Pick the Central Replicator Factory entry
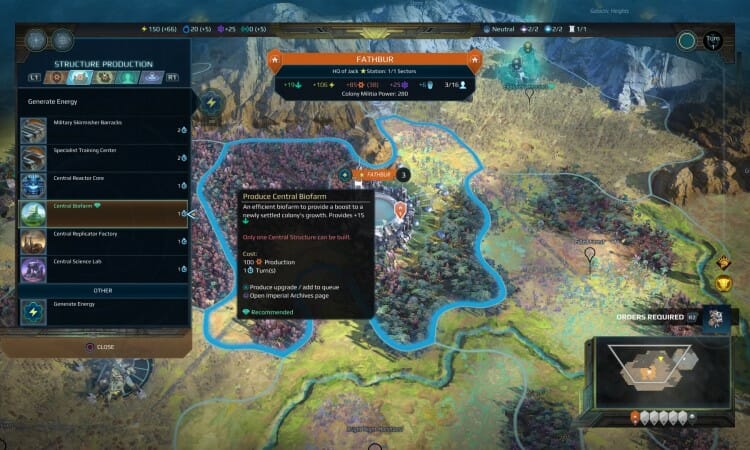Viewport: 750px width, 450px height. click(100, 241)
